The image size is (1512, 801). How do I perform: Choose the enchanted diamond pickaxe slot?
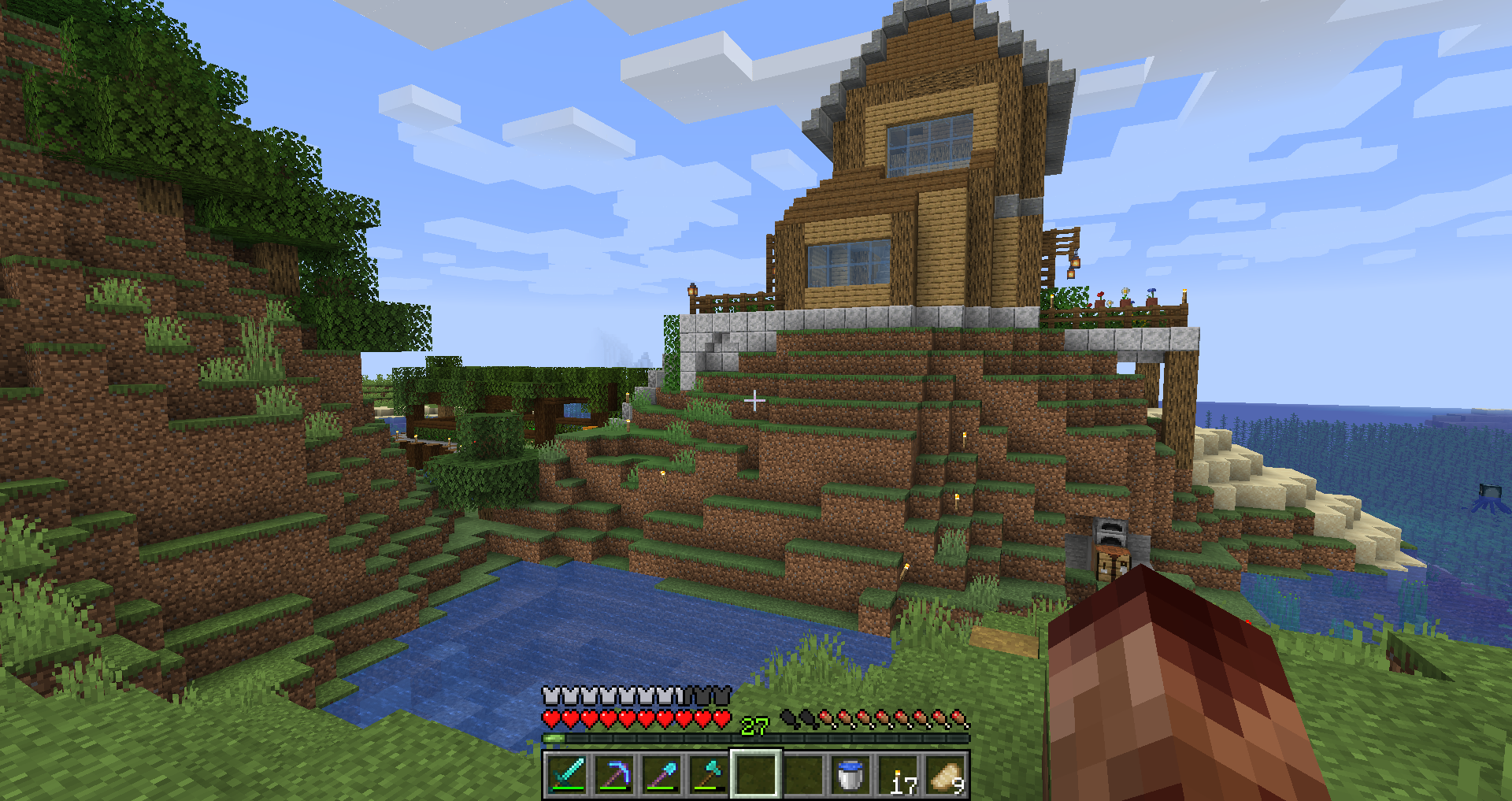614,774
